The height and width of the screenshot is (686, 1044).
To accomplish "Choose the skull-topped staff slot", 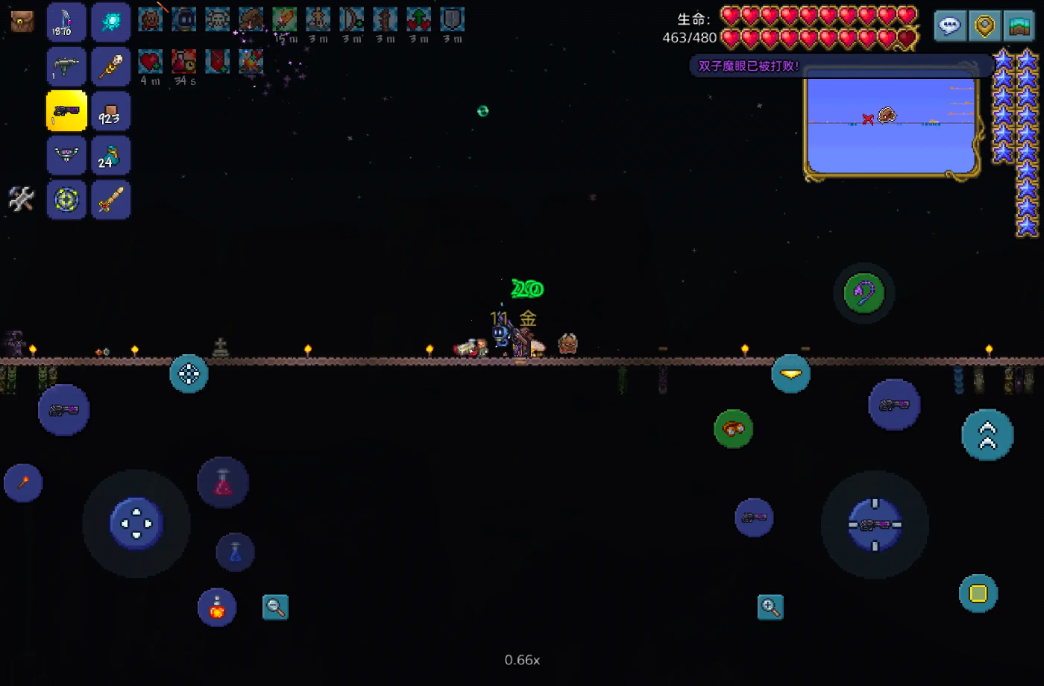I will click(x=111, y=67).
